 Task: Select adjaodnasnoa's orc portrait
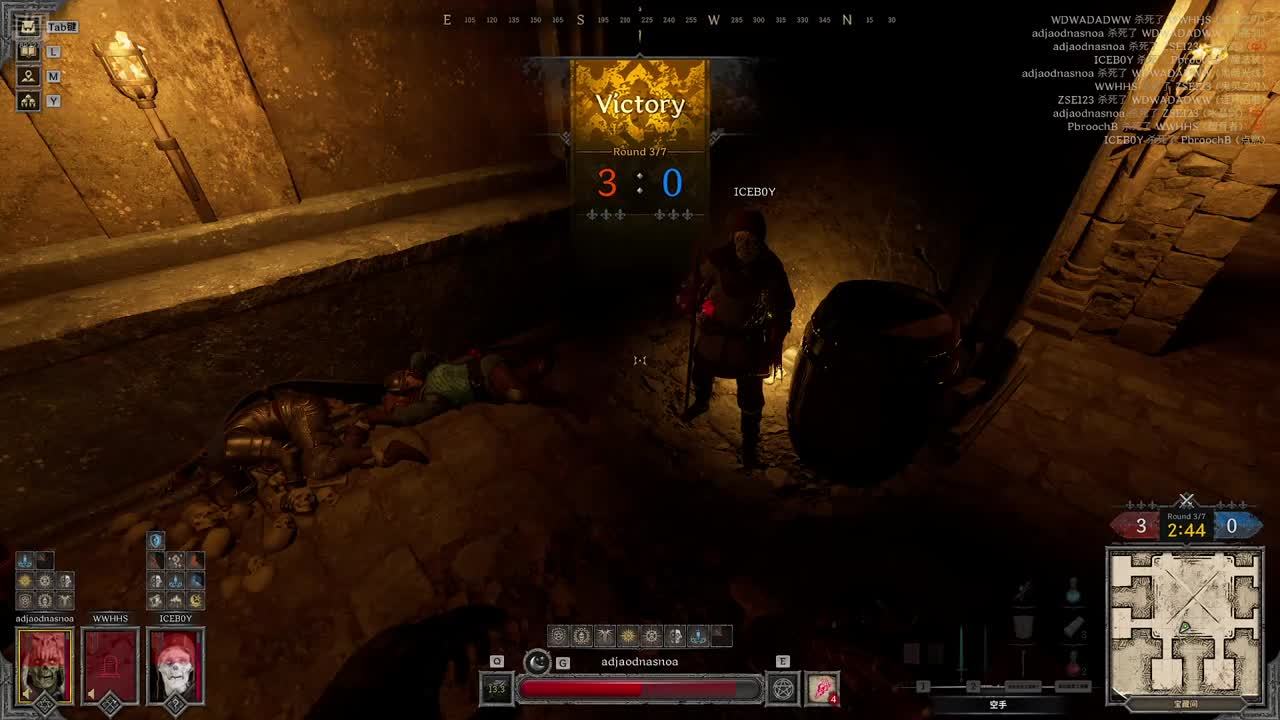coord(44,666)
